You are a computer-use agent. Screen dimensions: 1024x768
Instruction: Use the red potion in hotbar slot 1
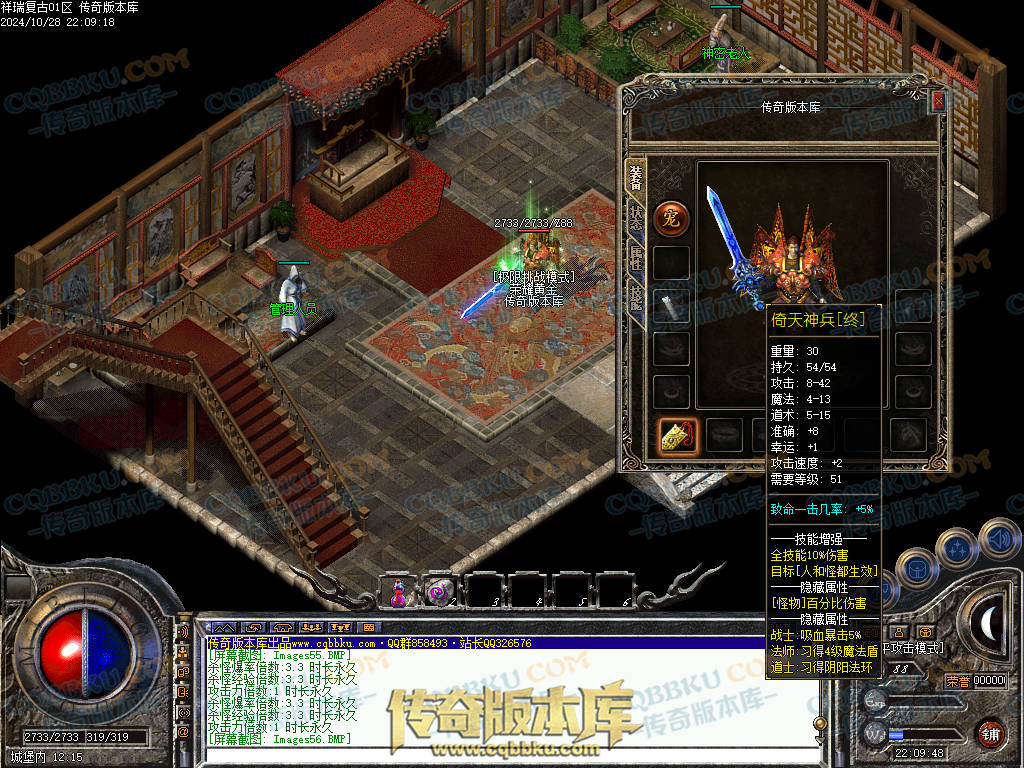[398, 591]
